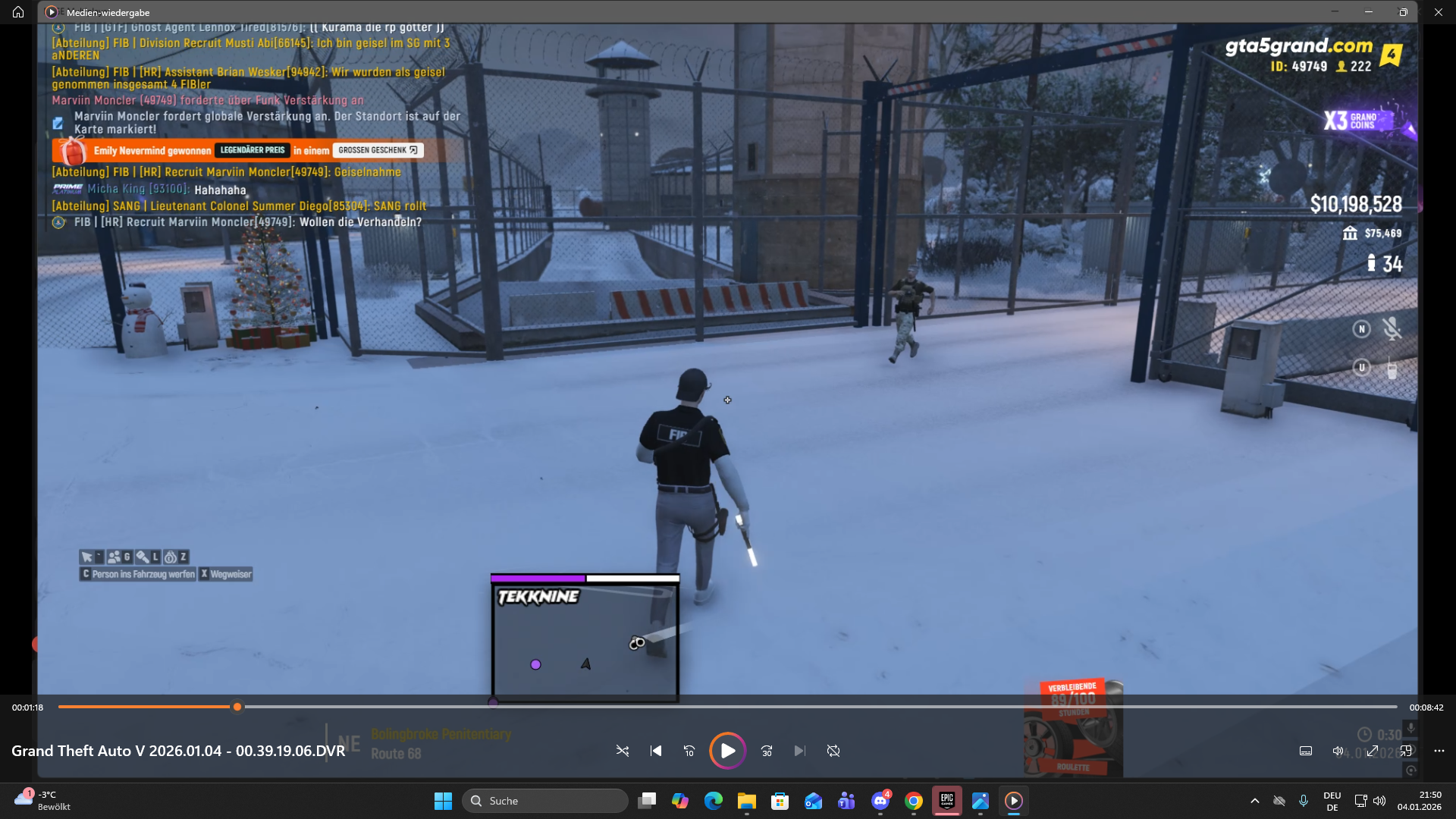The width and height of the screenshot is (1456, 819).
Task: Skip forward 30 seconds in the video
Action: pos(767,751)
